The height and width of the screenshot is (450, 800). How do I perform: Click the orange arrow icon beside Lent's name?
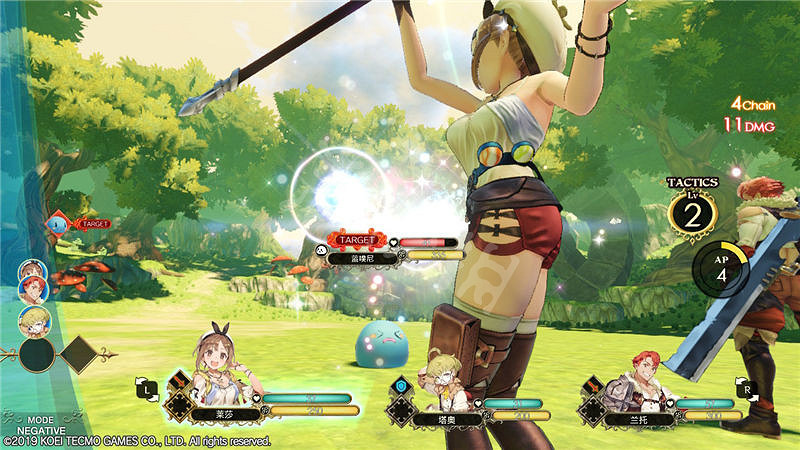(591, 383)
